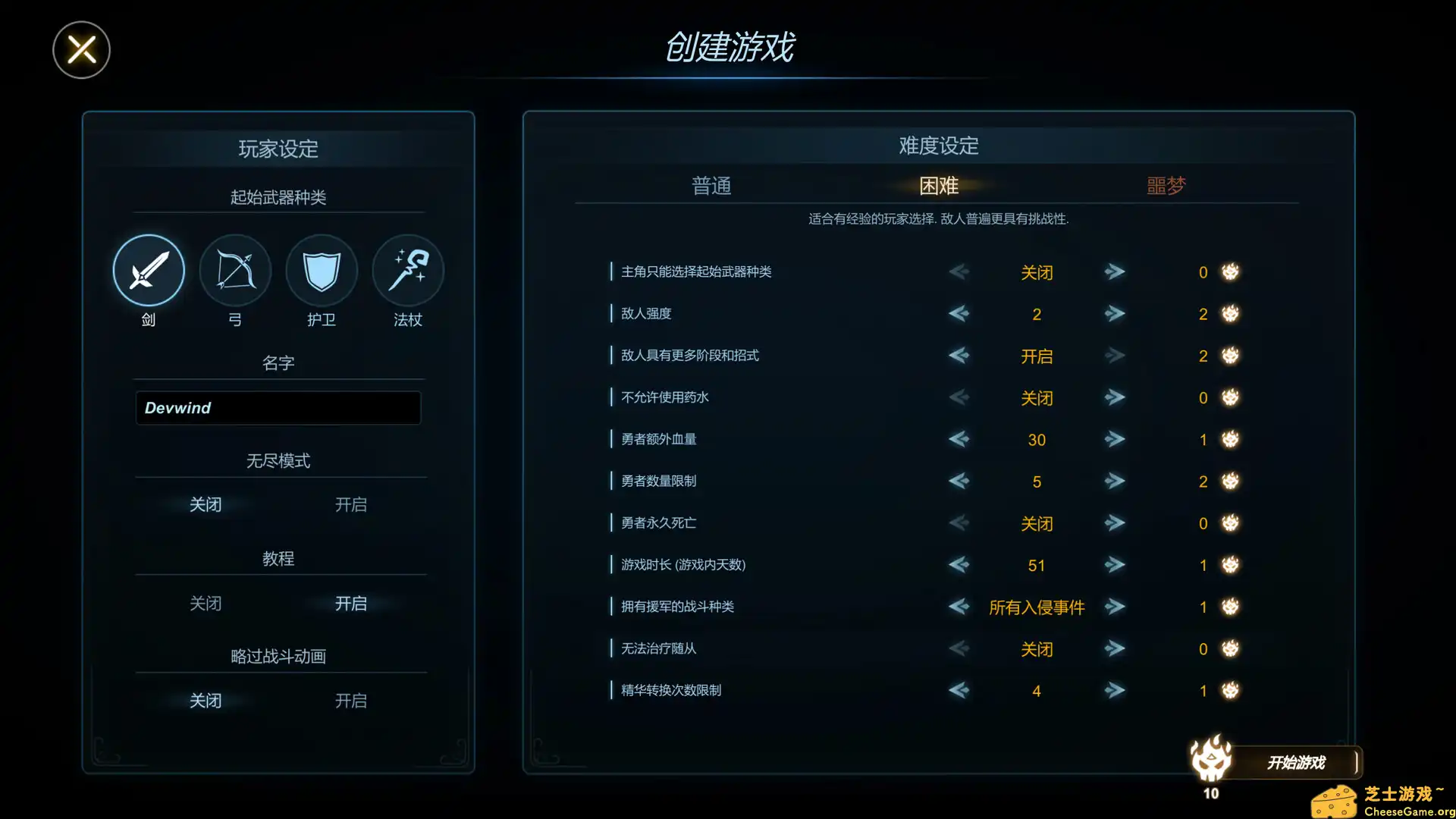Image resolution: width=1456 pixels, height=819 pixels.
Task: Select the bow starting weapon
Action: coord(234,270)
